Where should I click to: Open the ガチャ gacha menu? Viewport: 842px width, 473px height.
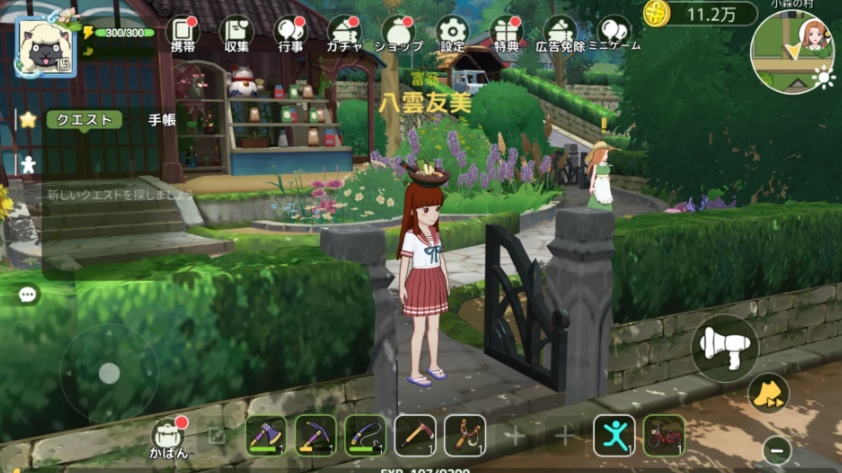pos(344,33)
